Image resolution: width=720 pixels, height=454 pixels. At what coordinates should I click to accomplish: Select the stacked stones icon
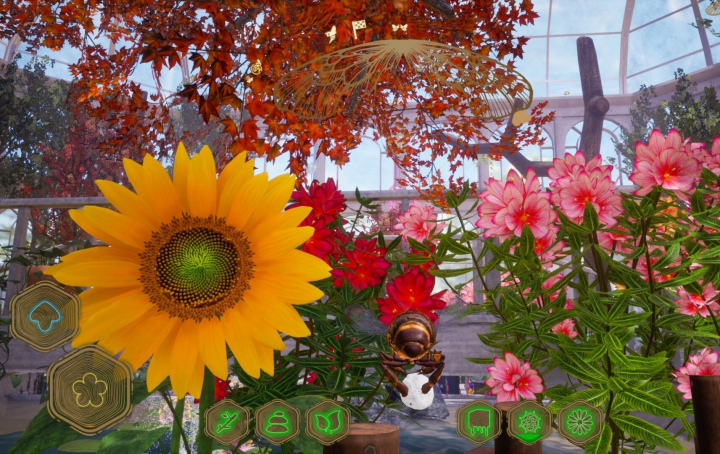coord(277,422)
